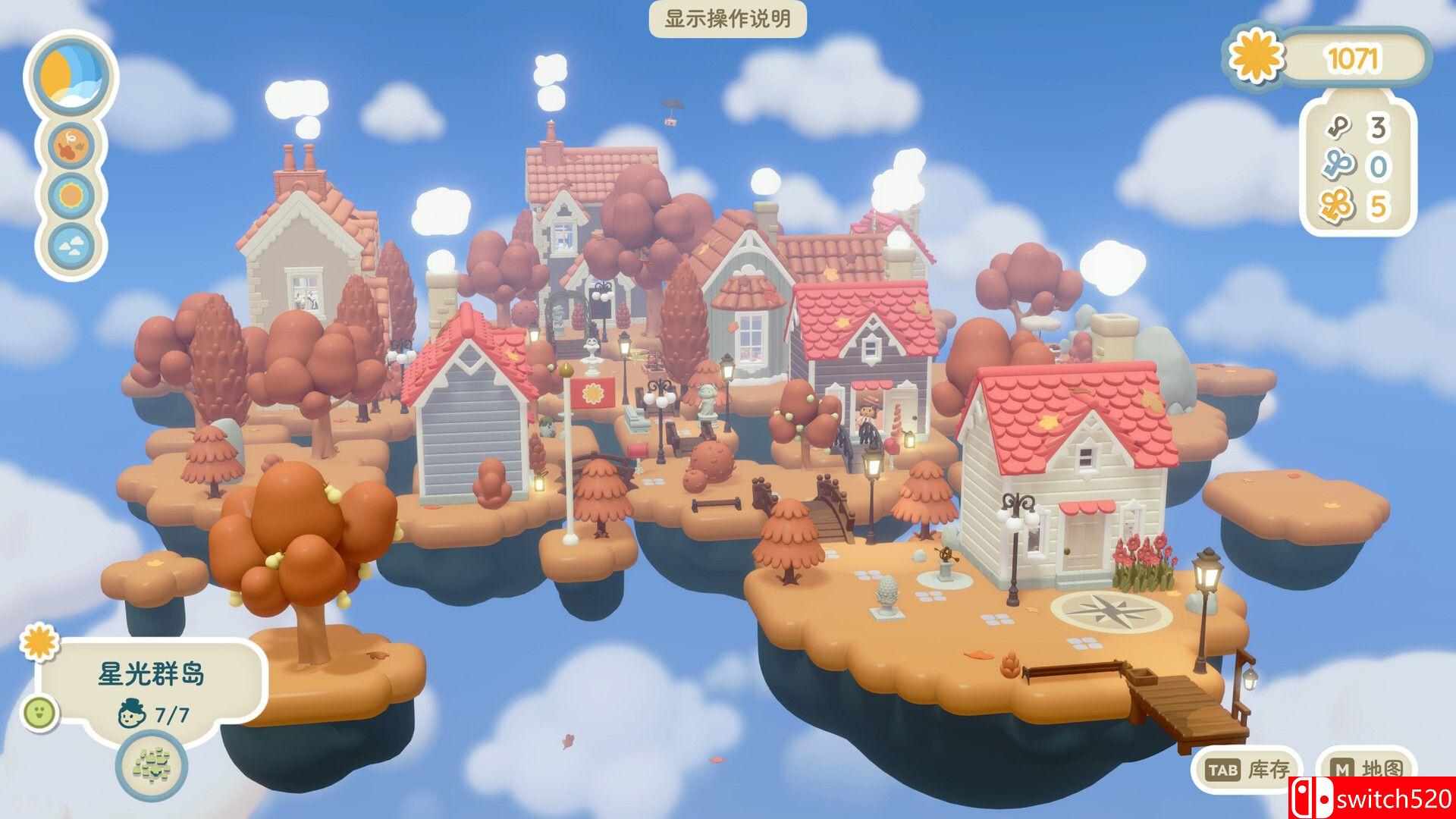Select the keys resource panel
Viewport: 1456px width, 819px height.
click(1357, 168)
